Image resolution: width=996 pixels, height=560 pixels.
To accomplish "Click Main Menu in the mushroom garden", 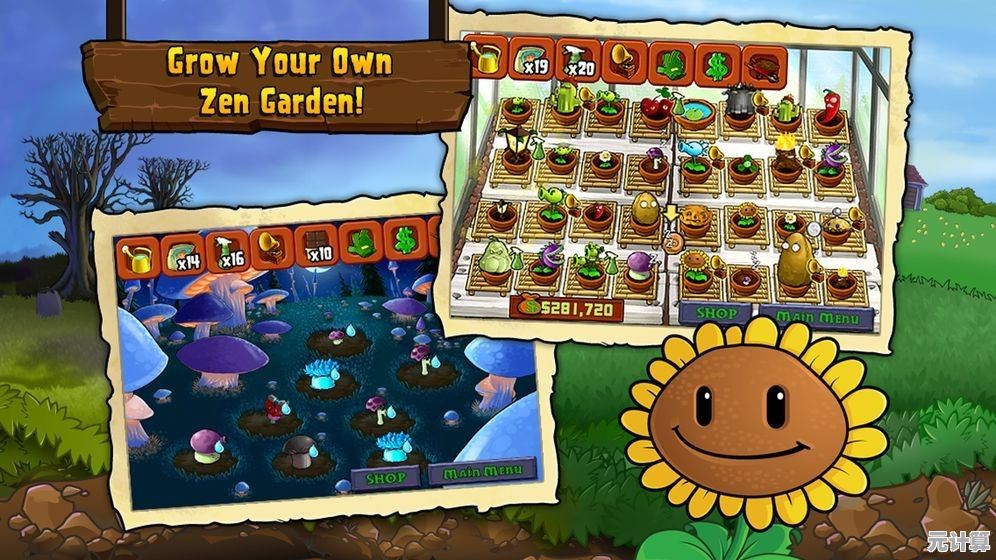I will 481,470.
